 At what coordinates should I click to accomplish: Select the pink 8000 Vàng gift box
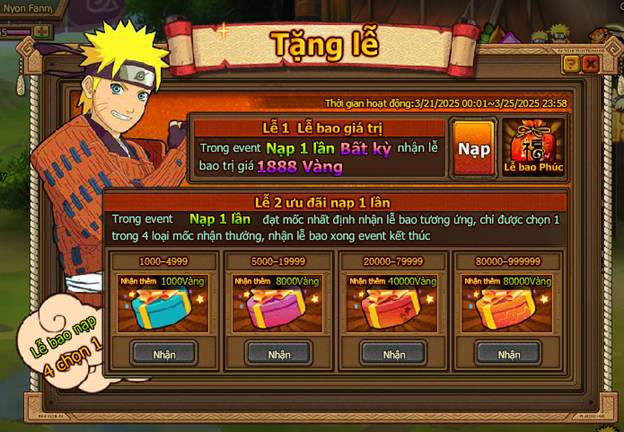click(279, 307)
